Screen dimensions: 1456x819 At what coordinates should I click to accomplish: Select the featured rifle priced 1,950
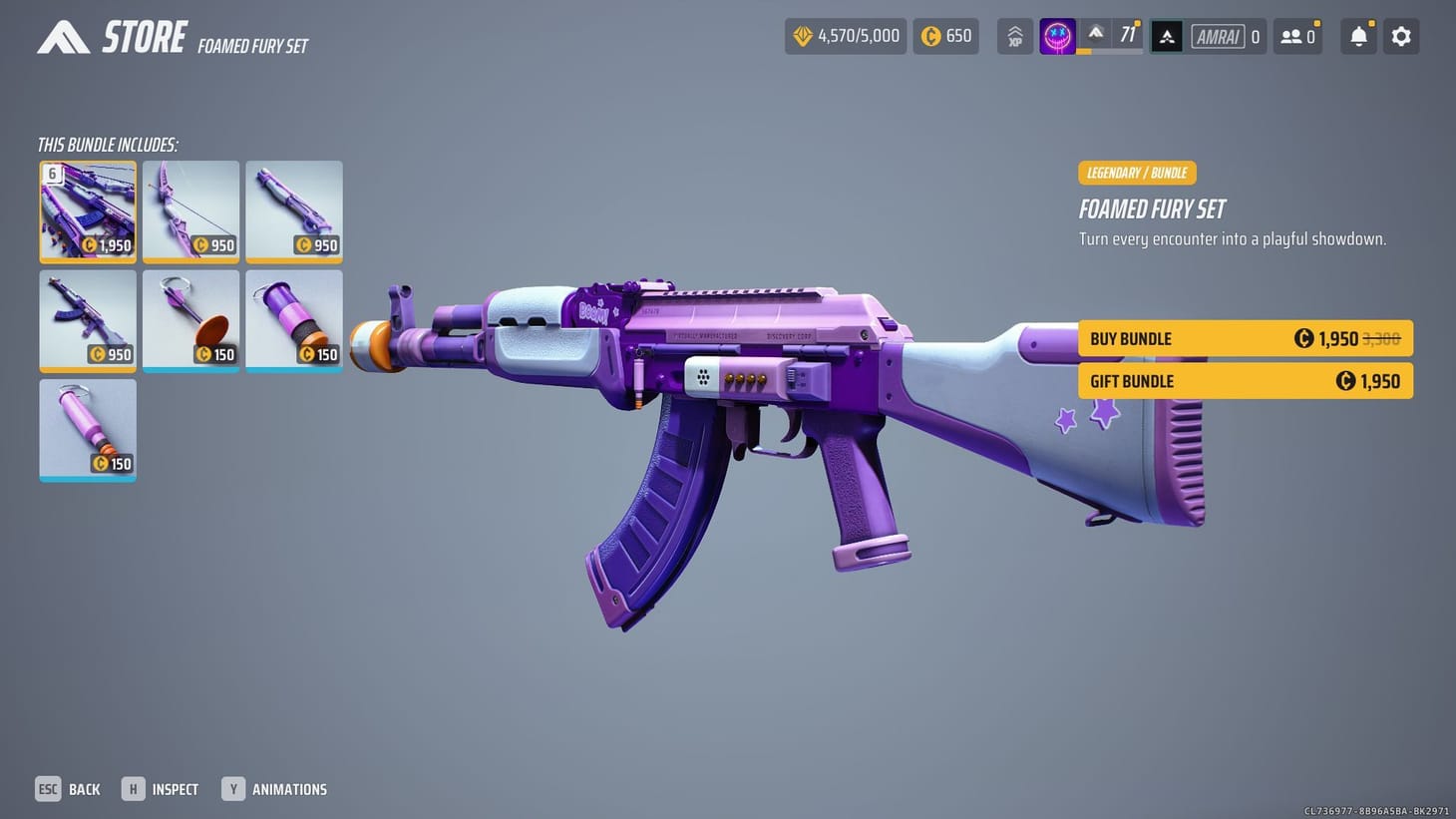[88, 210]
